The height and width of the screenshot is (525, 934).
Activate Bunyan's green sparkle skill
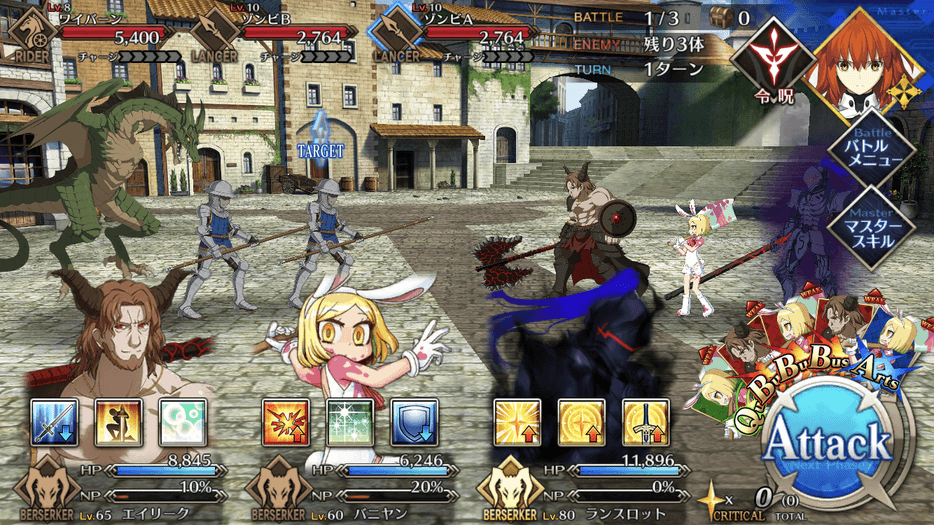coord(350,423)
